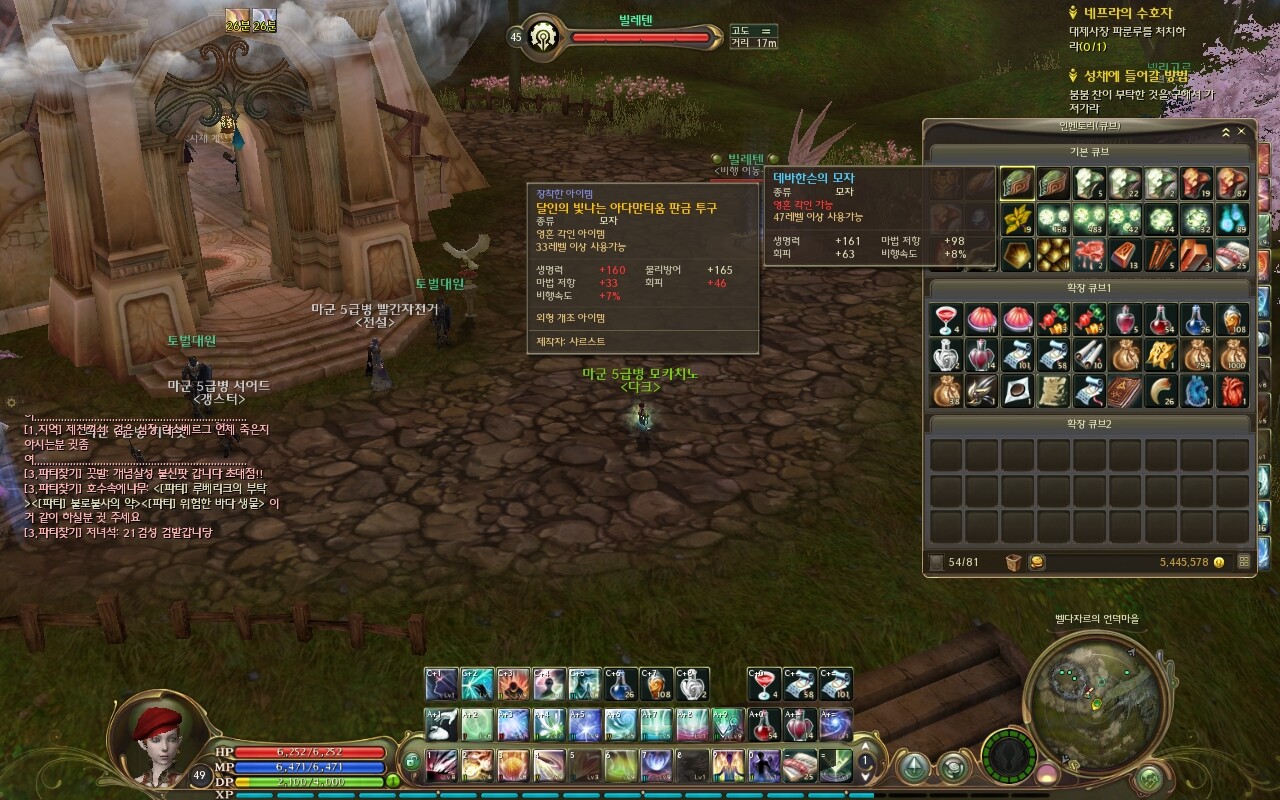Viewport: 1280px width, 800px height.
Task: Click the gold coin stack button
Action: click(1037, 562)
